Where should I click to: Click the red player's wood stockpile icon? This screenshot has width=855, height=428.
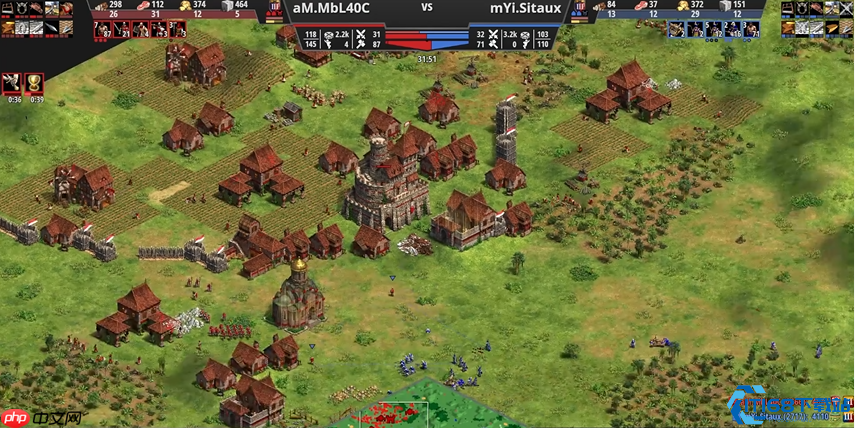(x=100, y=6)
